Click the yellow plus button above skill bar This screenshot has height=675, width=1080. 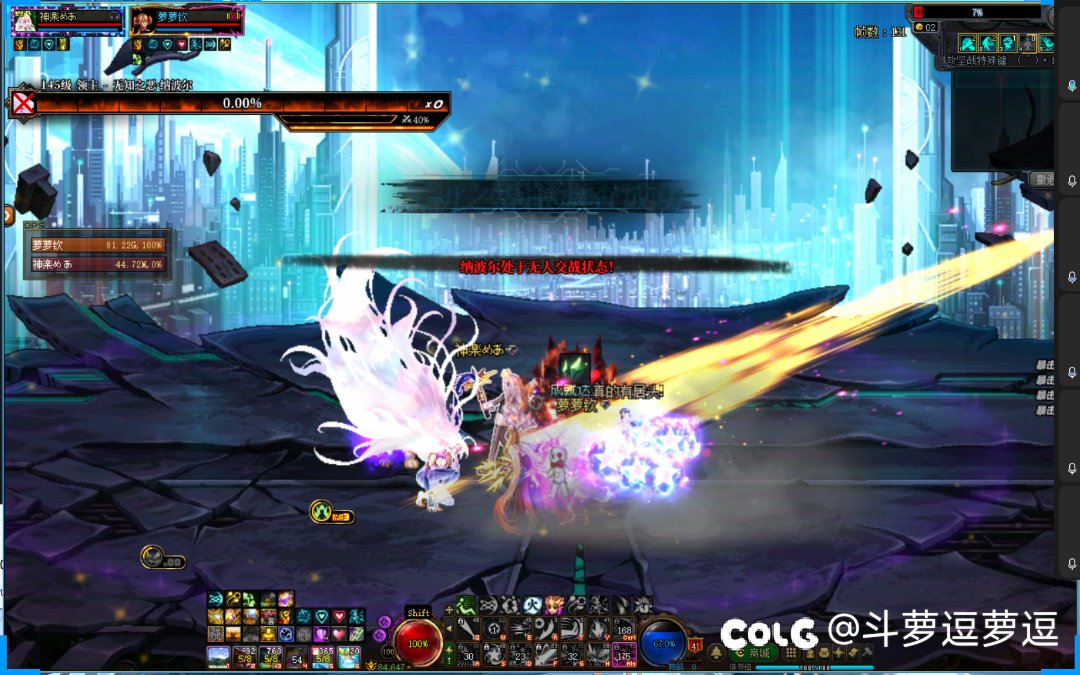449,608
